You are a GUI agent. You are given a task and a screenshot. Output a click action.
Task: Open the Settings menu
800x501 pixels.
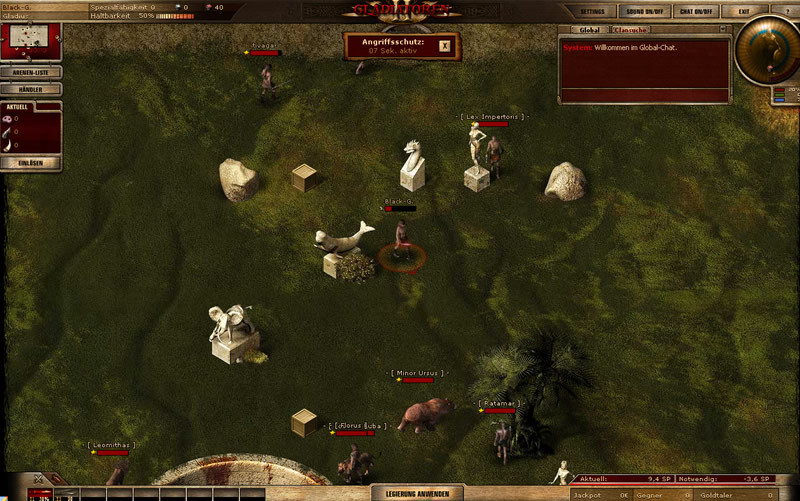[594, 12]
